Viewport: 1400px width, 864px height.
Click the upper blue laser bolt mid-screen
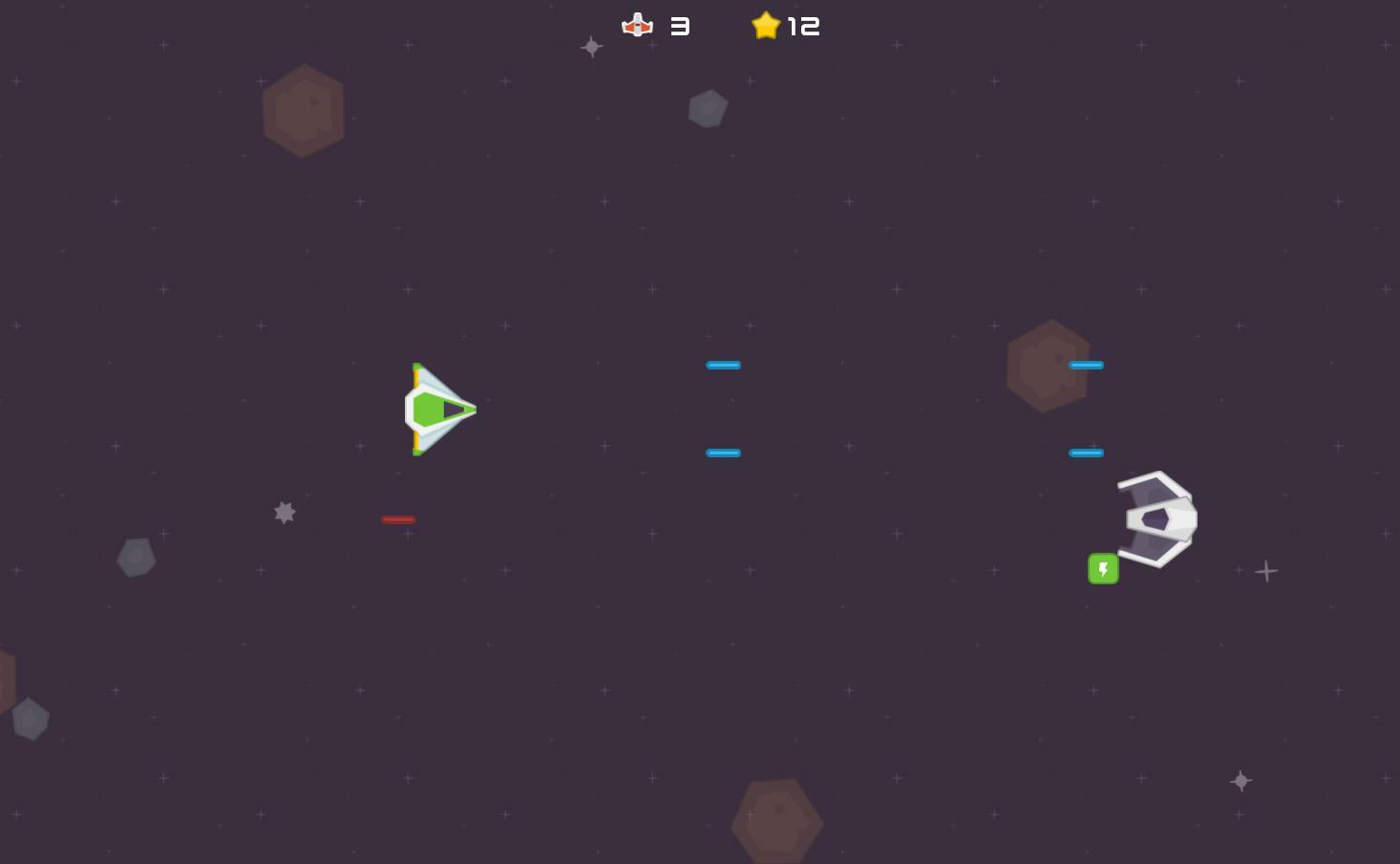point(723,365)
